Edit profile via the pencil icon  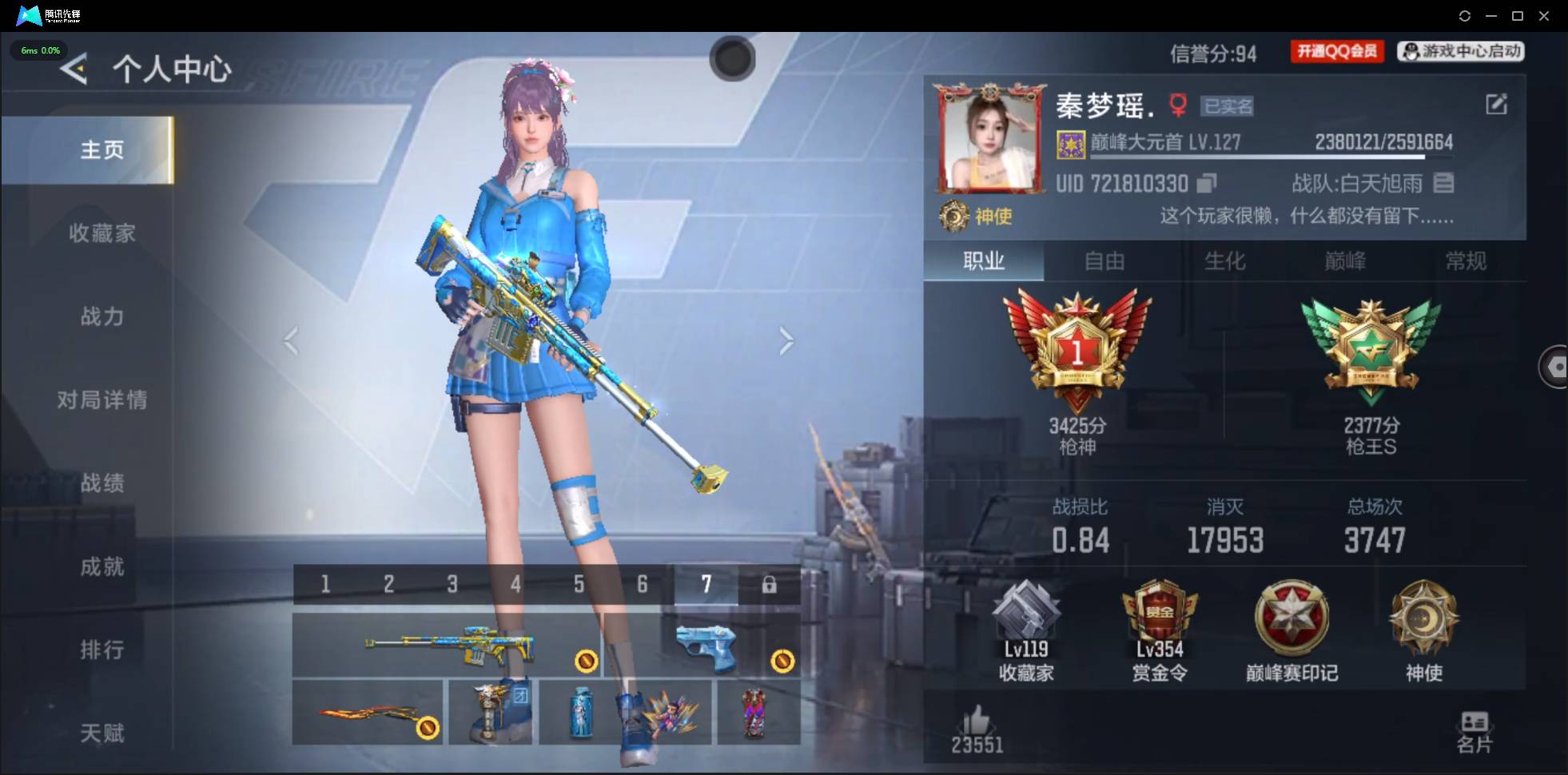click(x=1498, y=105)
